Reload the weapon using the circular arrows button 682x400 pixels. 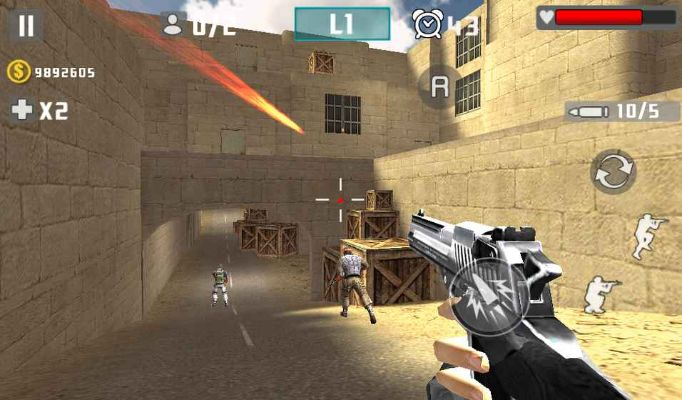[612, 172]
